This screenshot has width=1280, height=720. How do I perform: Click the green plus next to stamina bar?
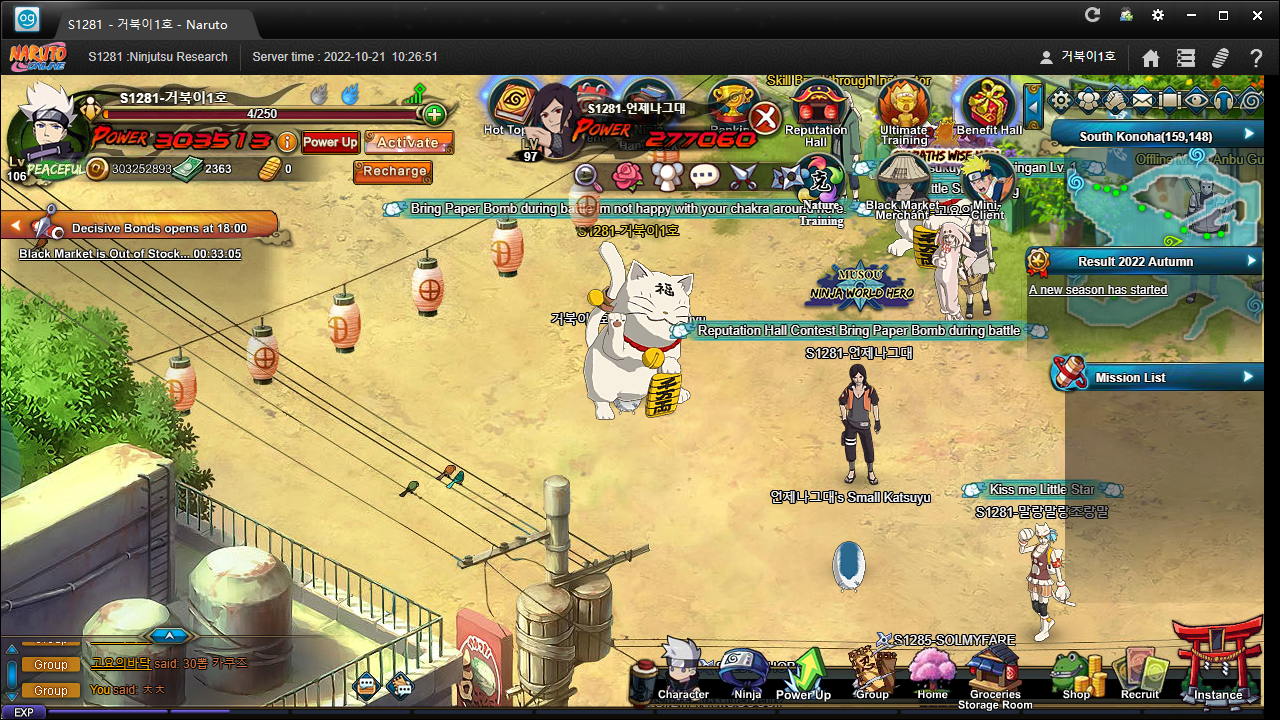(434, 114)
